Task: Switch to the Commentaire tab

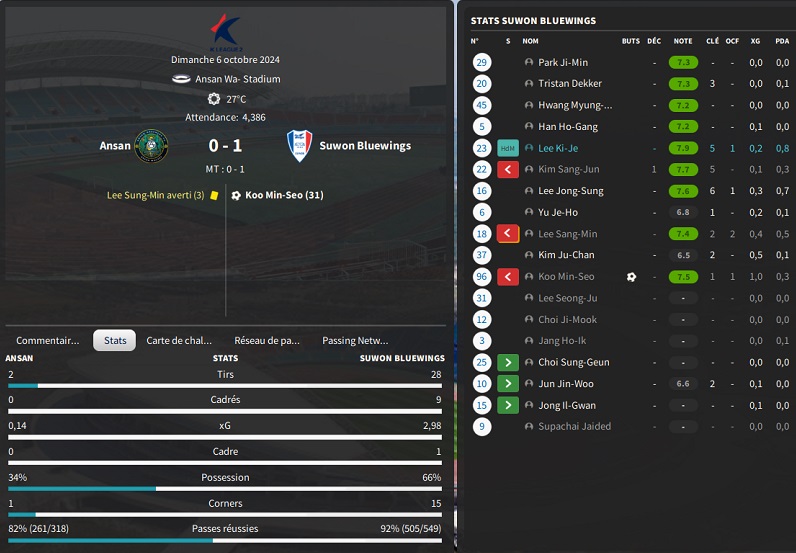Action: pyautogui.click(x=47, y=340)
